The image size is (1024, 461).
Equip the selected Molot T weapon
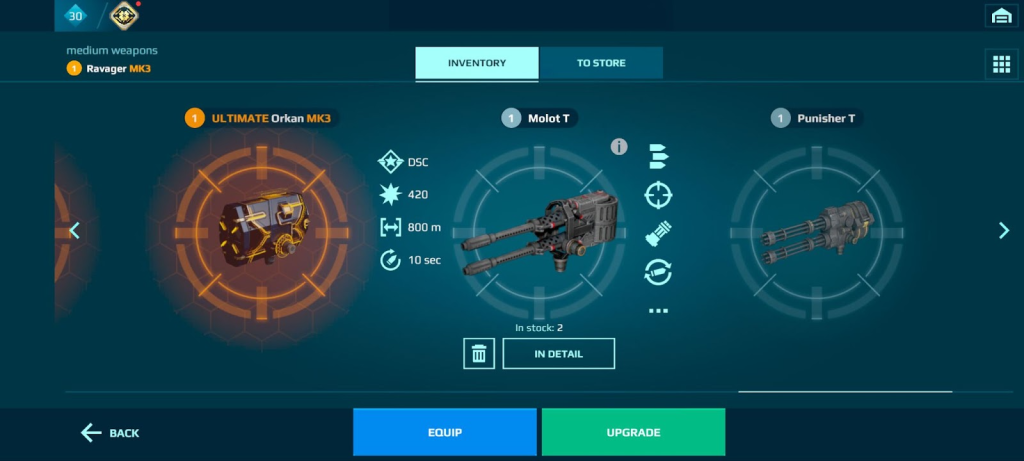444,432
